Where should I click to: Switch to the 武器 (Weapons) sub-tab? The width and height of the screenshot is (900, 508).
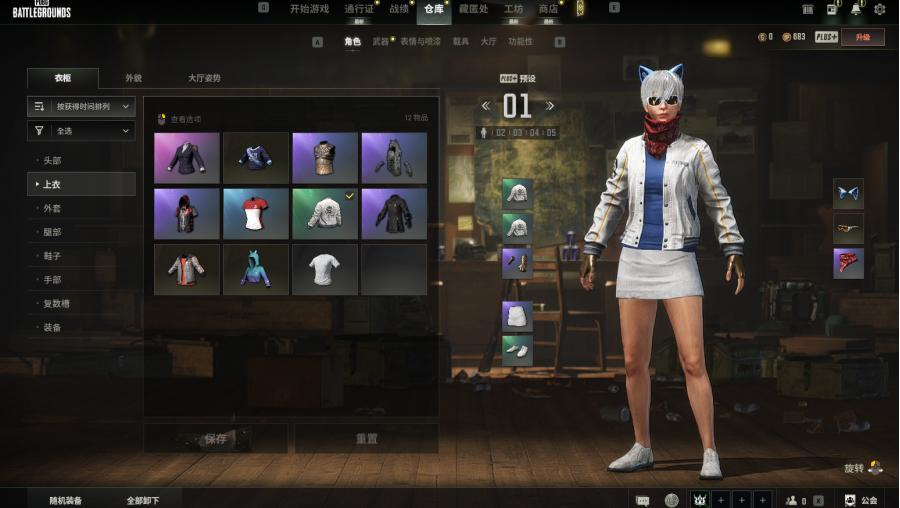point(380,42)
